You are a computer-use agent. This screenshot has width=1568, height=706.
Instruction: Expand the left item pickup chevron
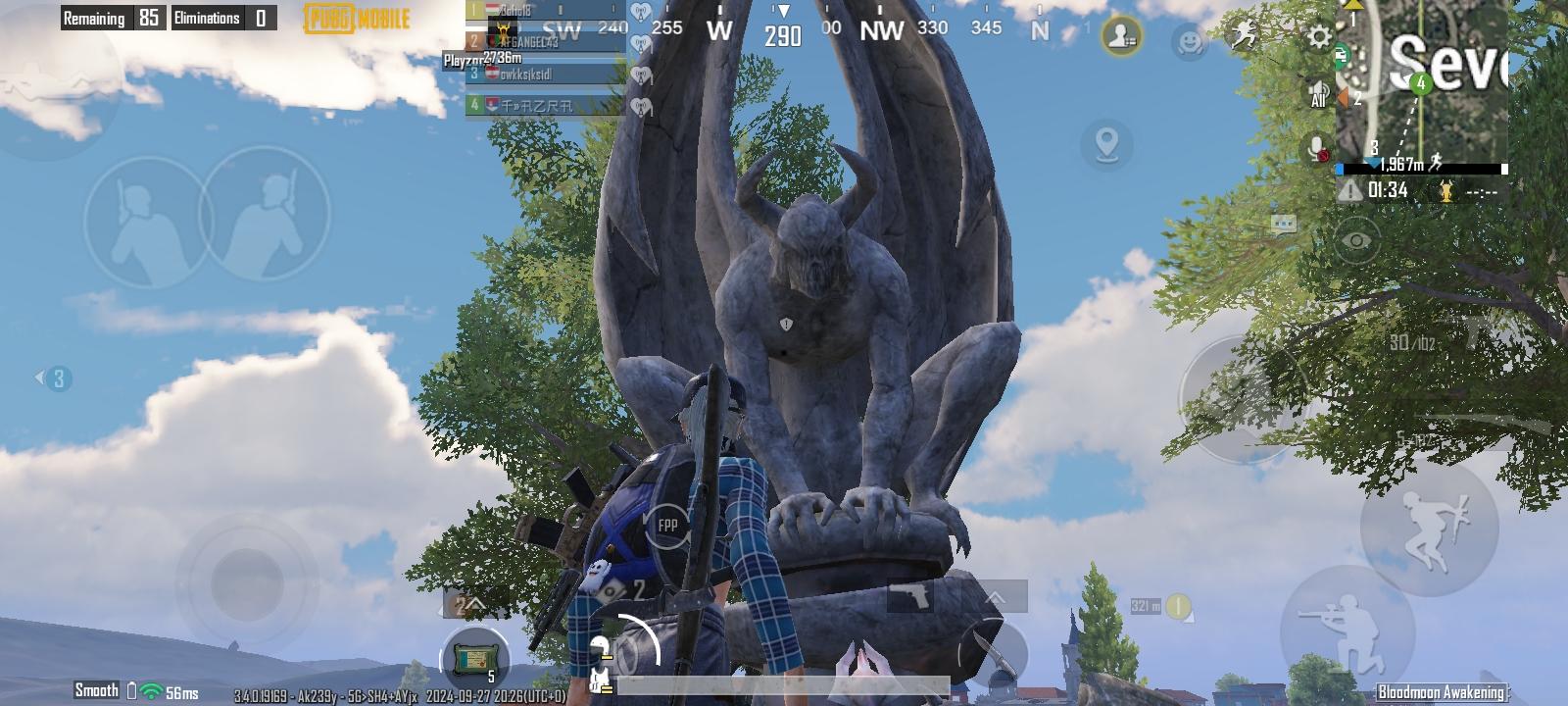(476, 605)
